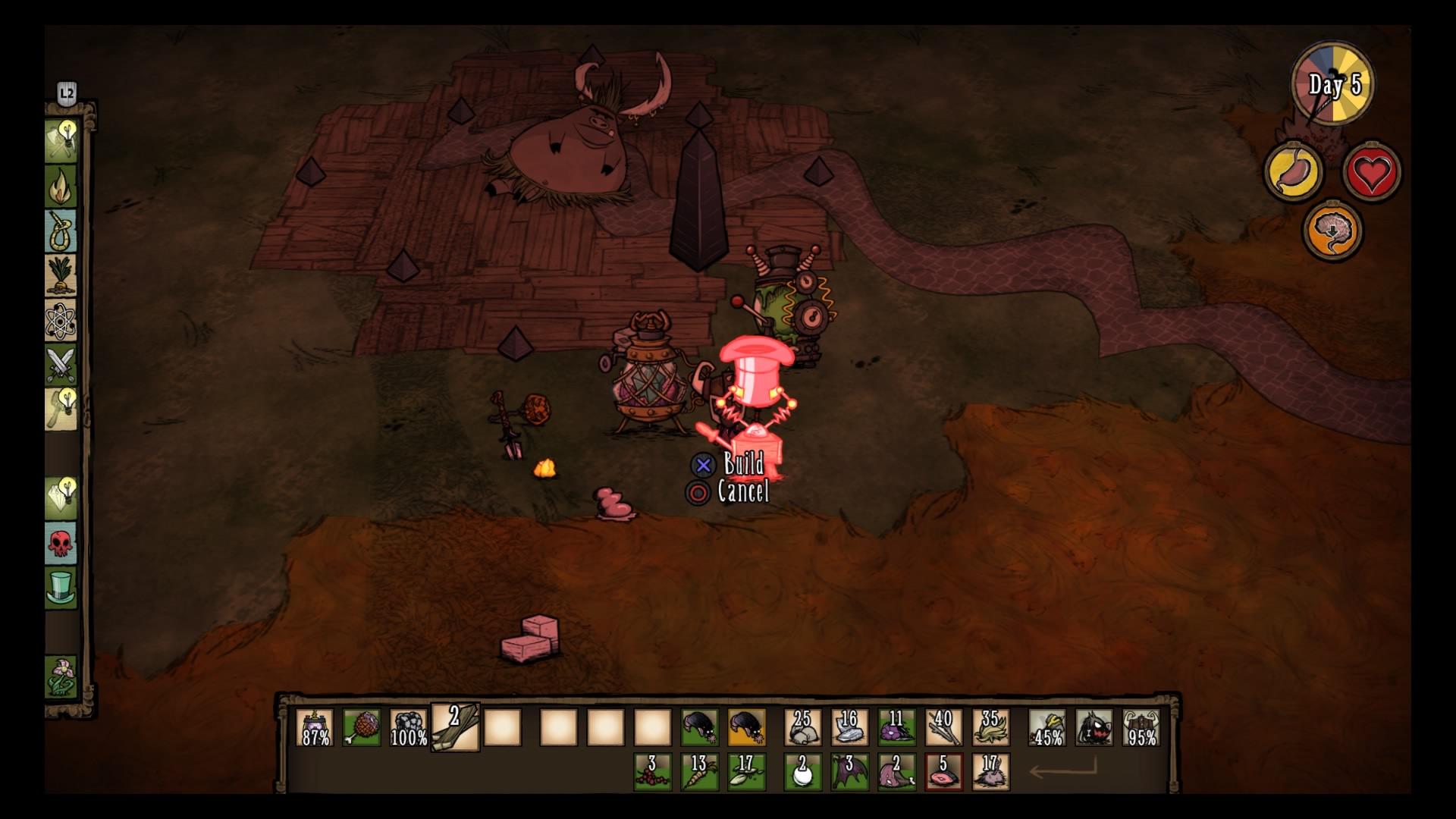Select the 16 flint stack
This screenshot has height=819, width=1456.
pos(849,727)
